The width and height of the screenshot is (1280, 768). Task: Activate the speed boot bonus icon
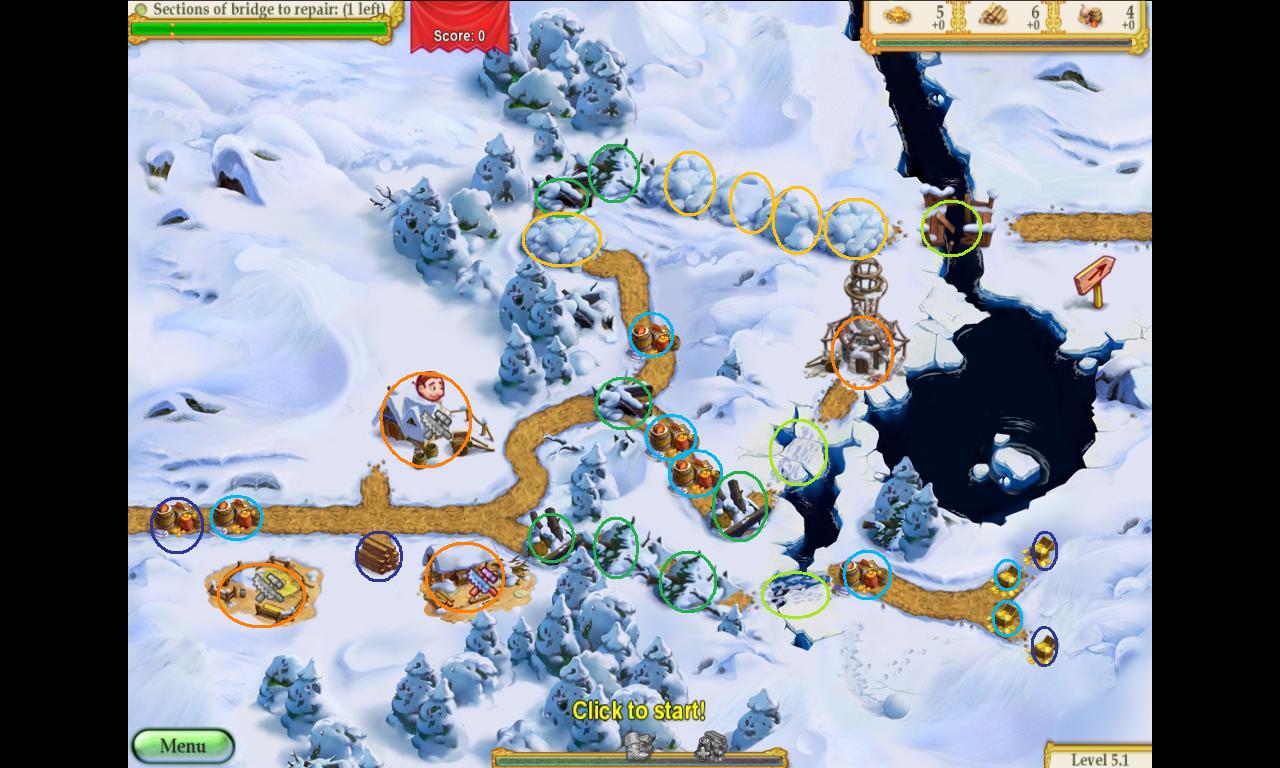coord(638,745)
